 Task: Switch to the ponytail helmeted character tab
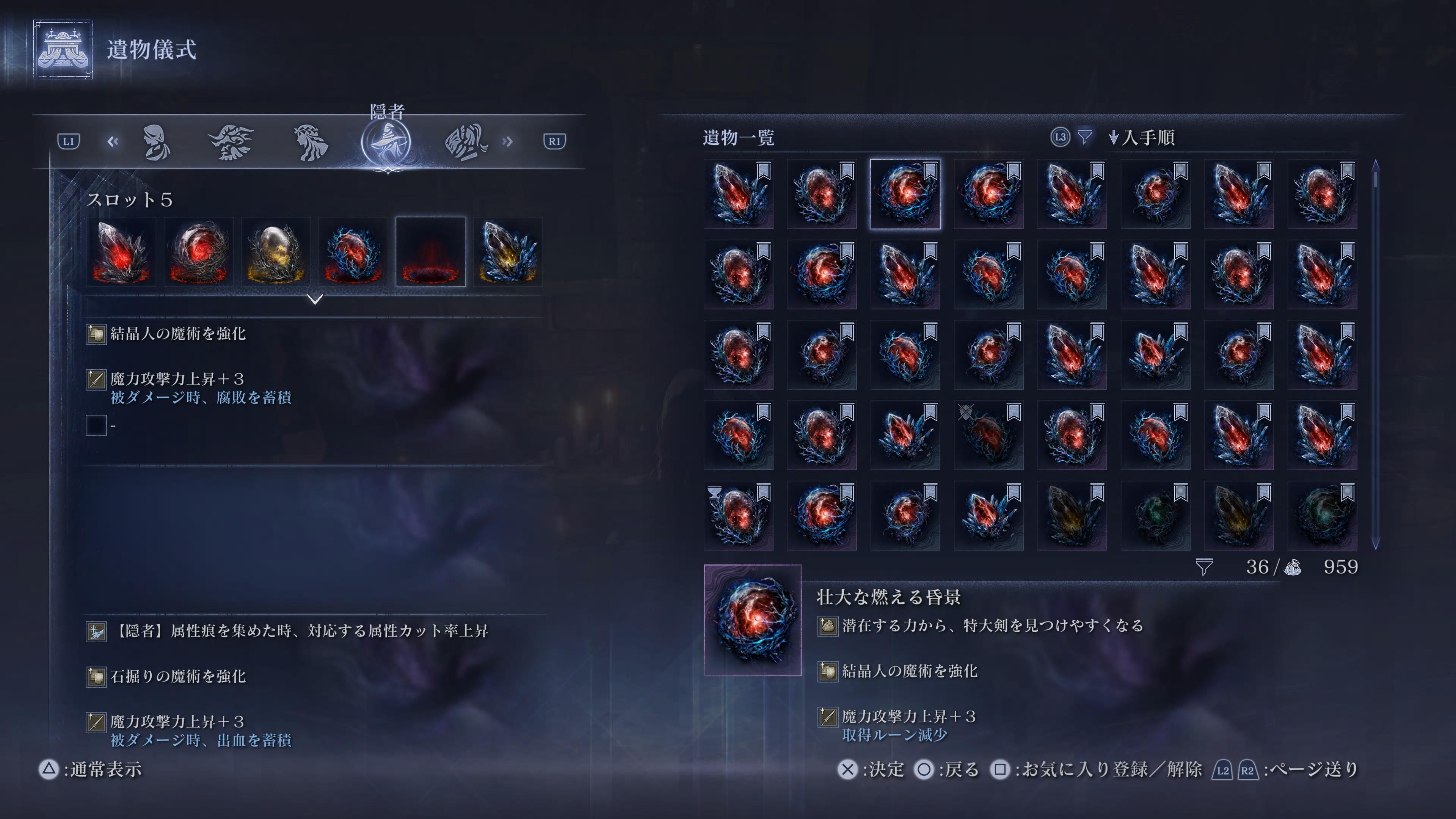click(465, 142)
